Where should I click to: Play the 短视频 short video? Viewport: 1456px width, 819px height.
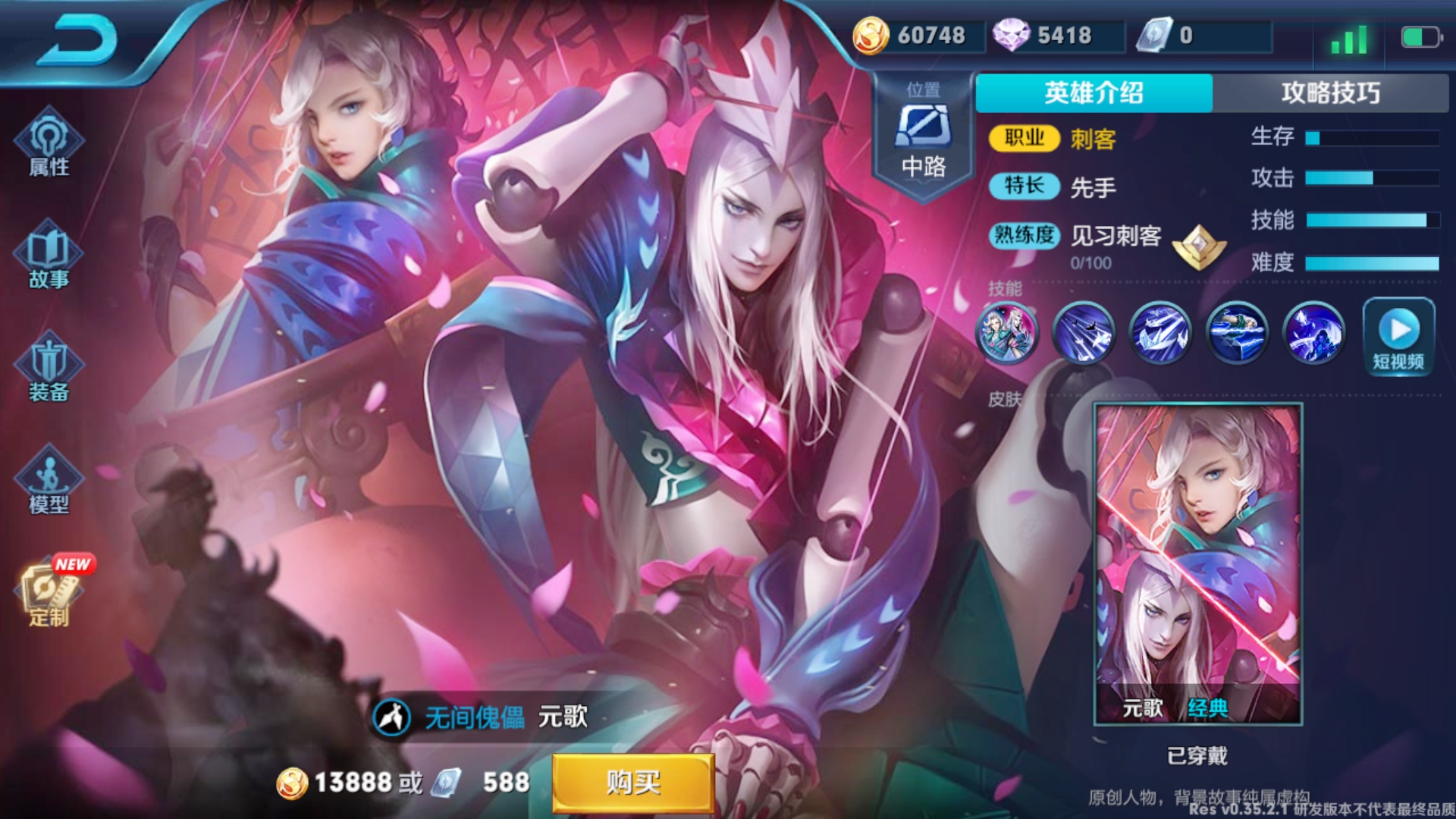coord(1398,334)
